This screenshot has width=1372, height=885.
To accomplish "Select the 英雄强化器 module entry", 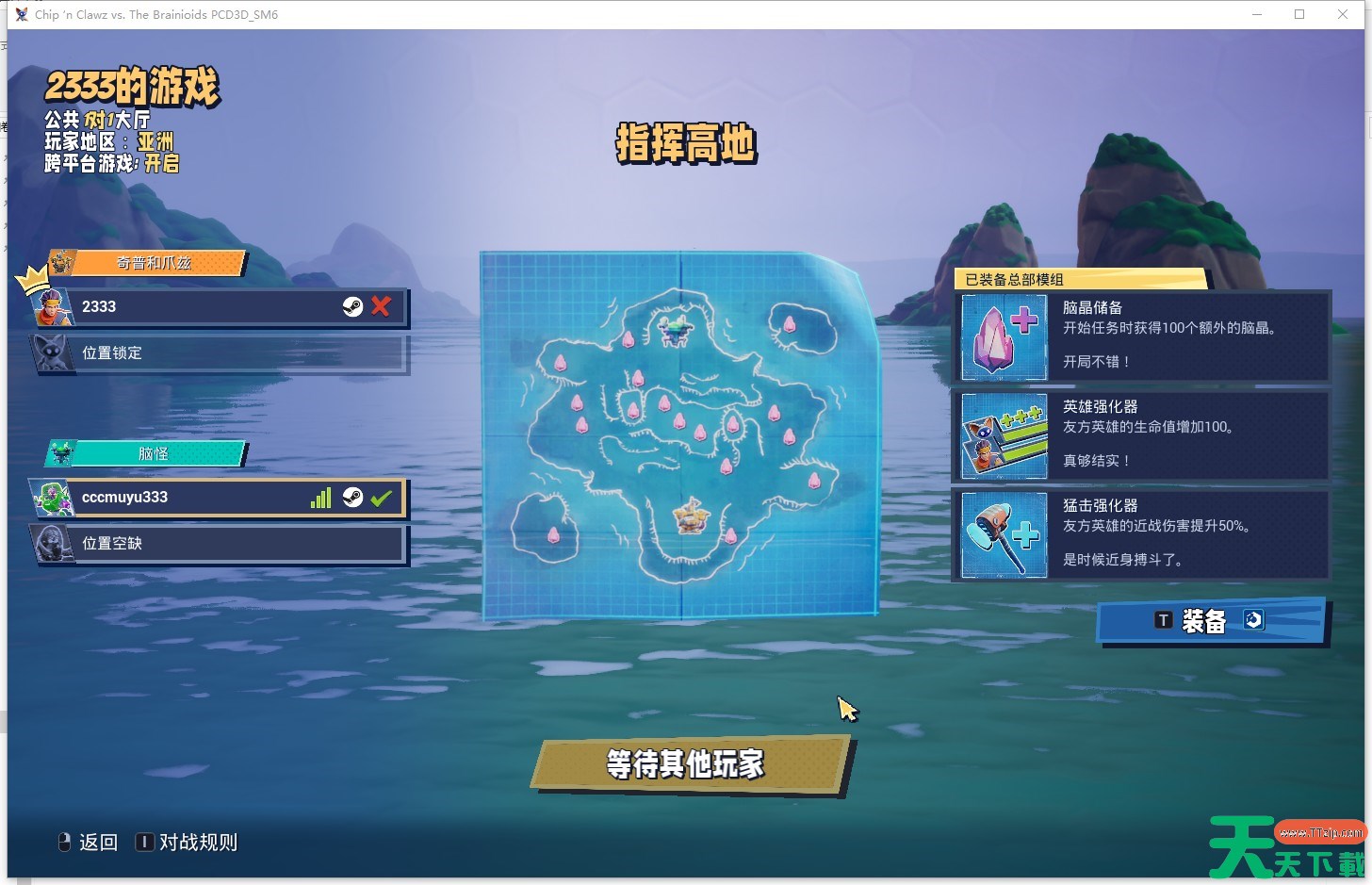I will pyautogui.click(x=1141, y=434).
